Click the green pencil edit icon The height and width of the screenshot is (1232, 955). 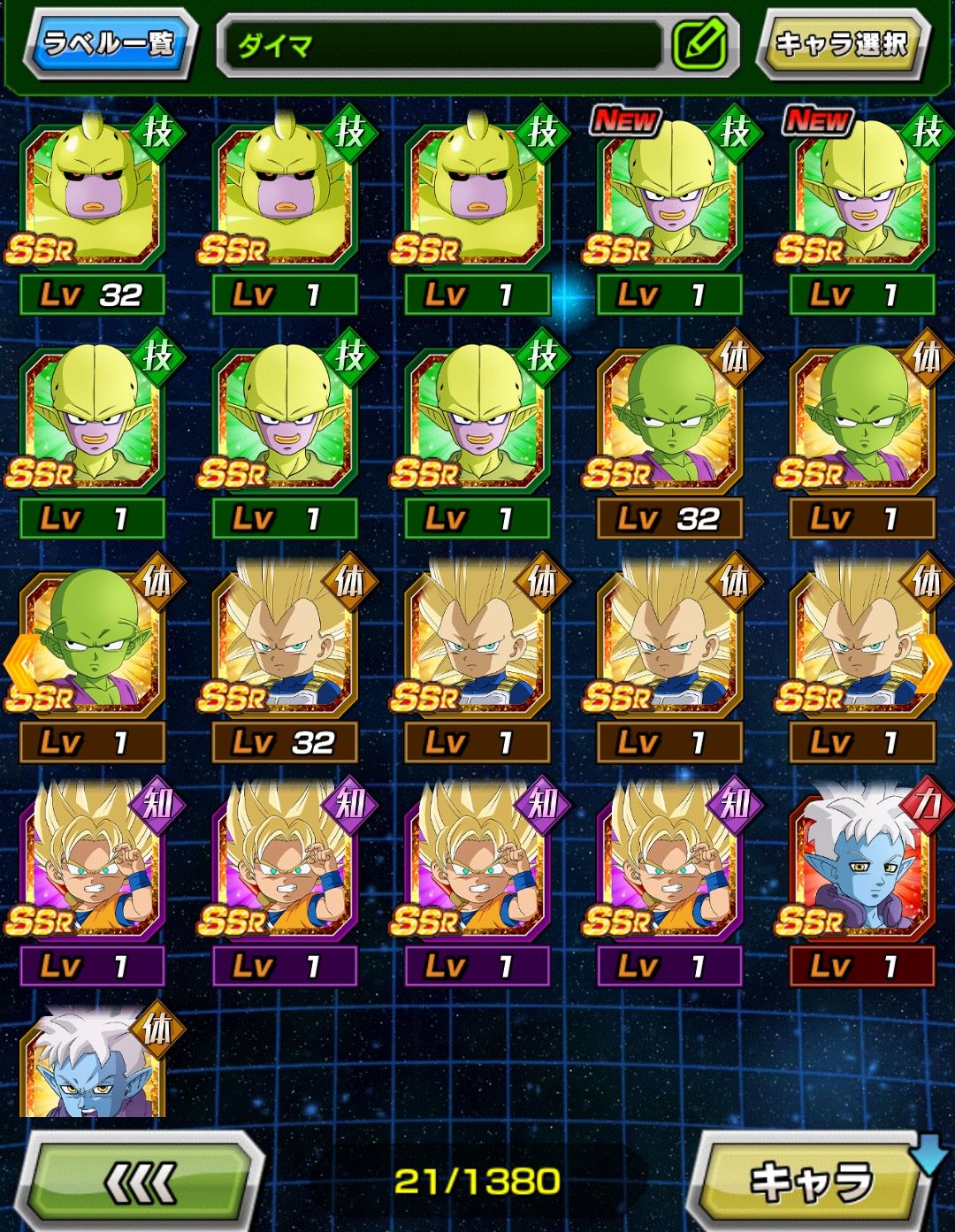coord(699,44)
